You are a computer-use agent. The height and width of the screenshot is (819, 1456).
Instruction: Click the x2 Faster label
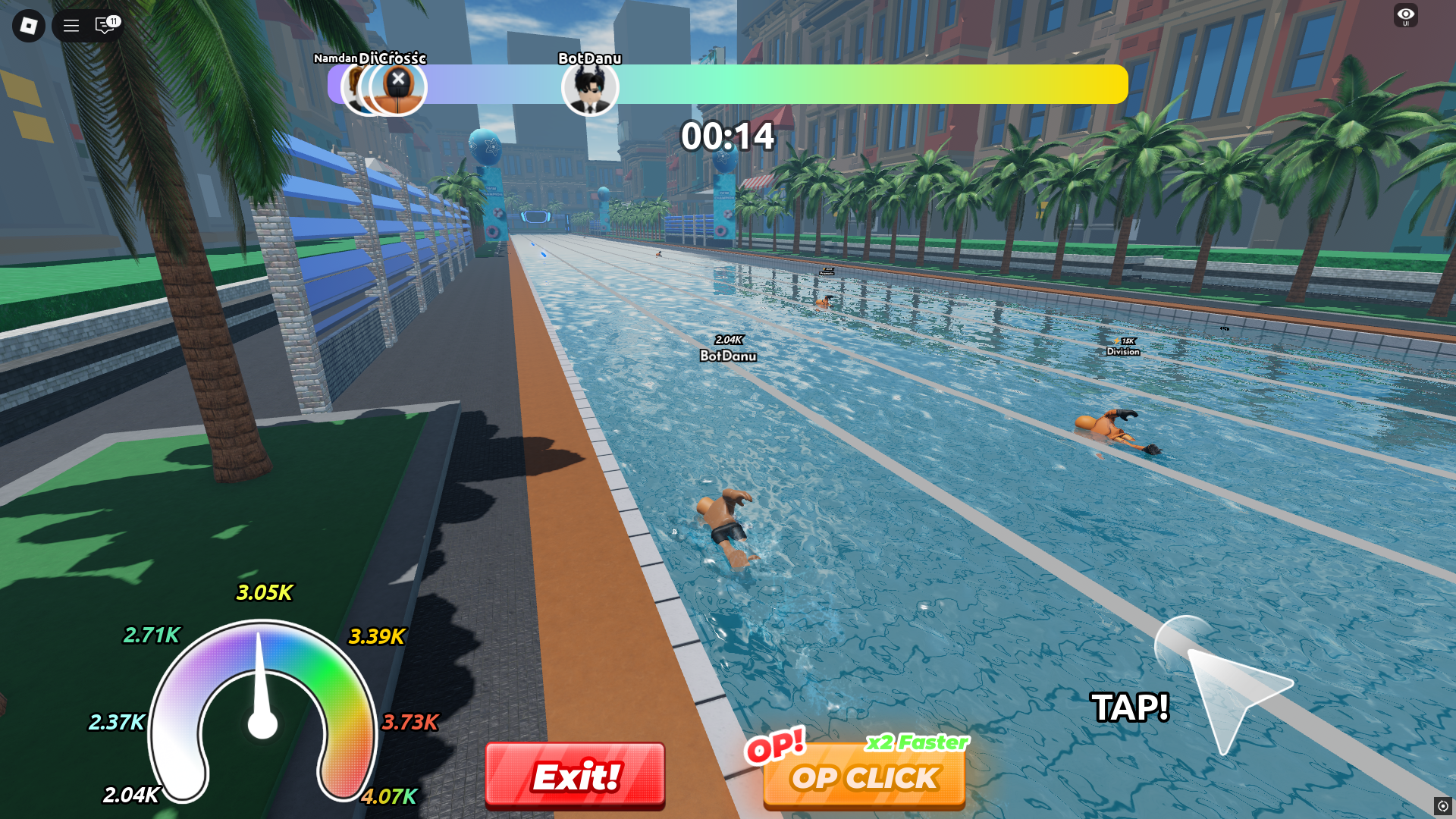(918, 744)
